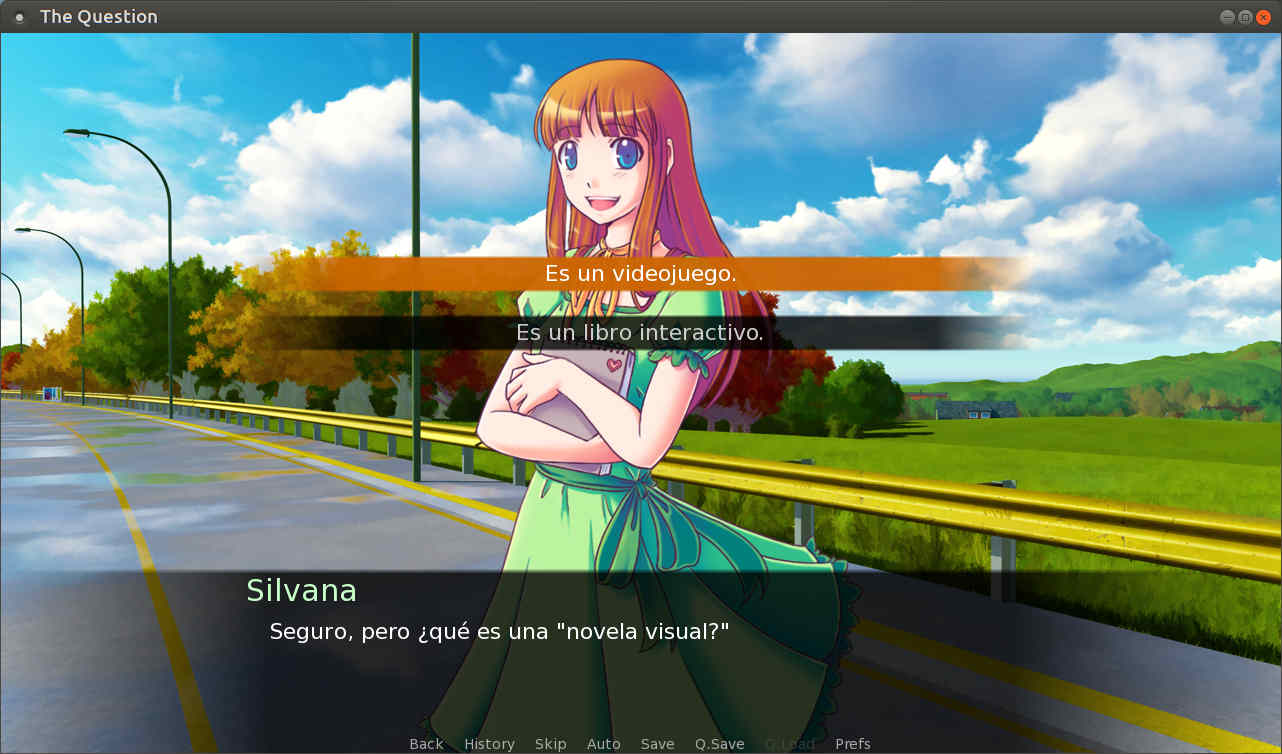Open the Save screen
The height and width of the screenshot is (754, 1282).
click(x=657, y=744)
